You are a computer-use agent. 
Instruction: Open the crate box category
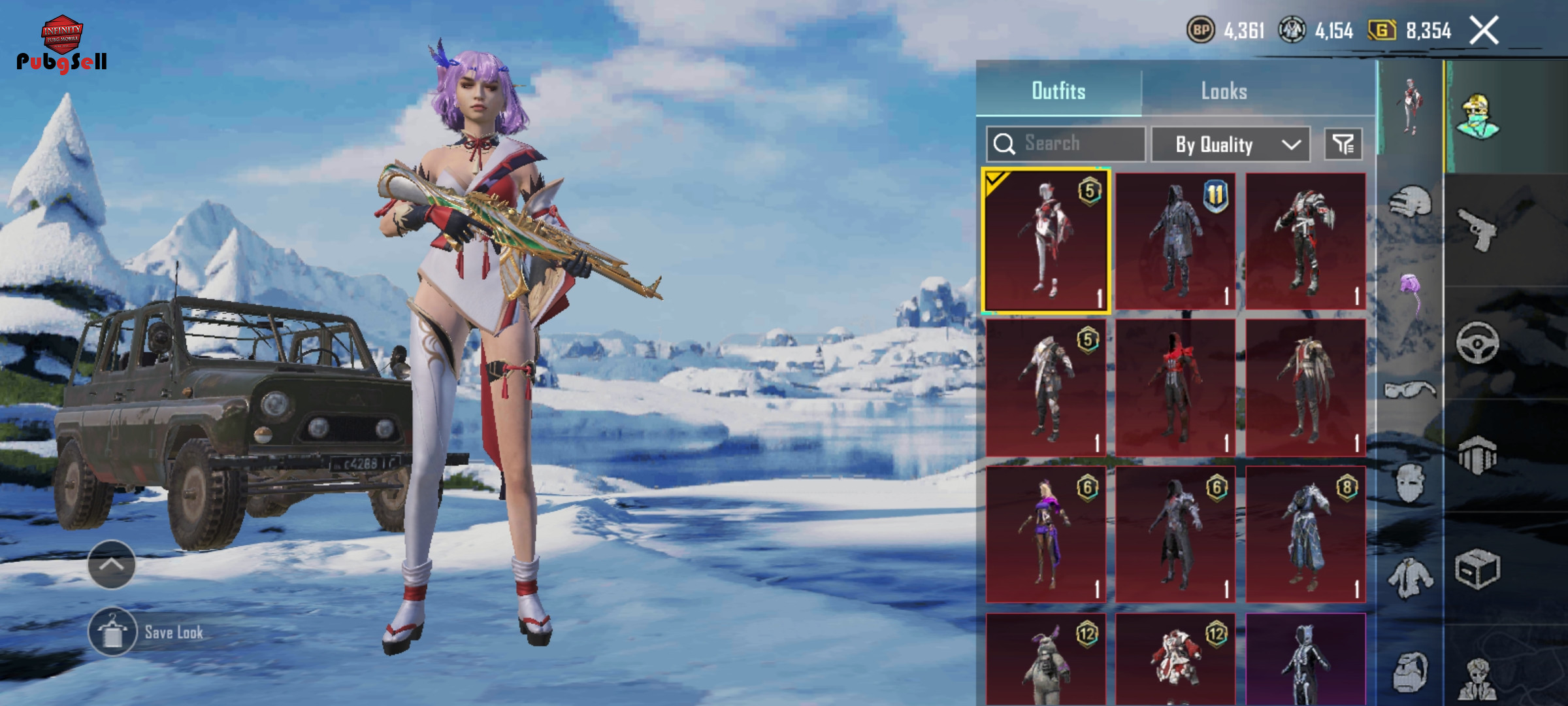tap(1478, 569)
